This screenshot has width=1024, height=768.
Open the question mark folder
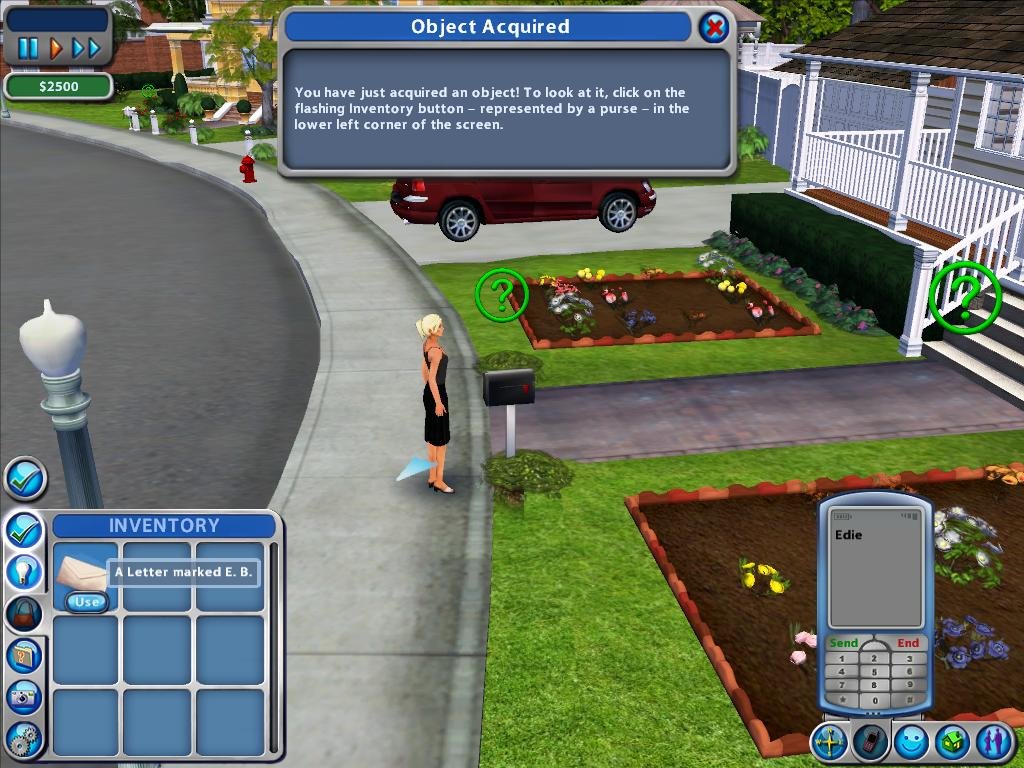click(x=24, y=655)
